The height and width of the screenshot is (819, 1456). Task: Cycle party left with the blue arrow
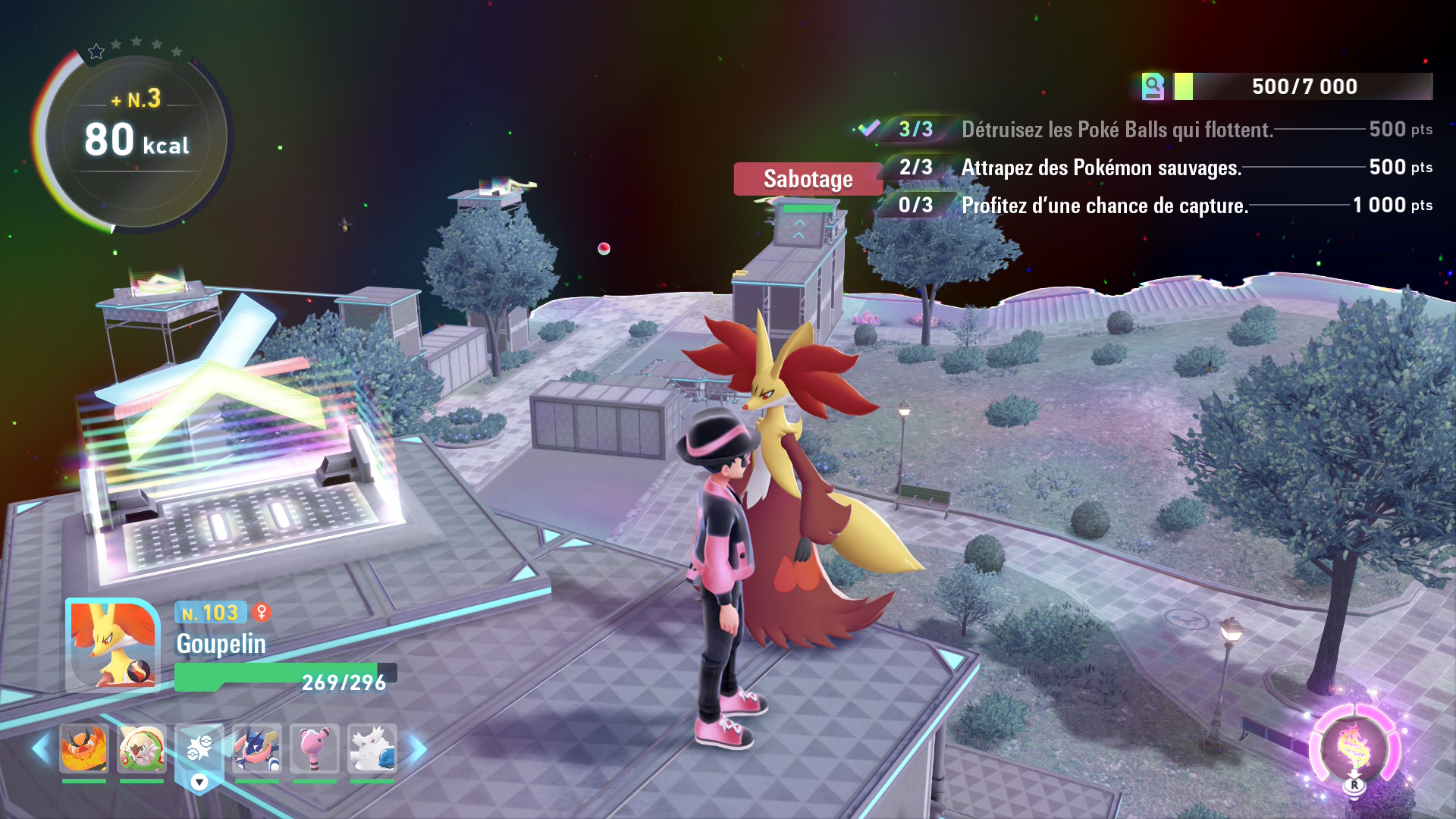(x=41, y=749)
